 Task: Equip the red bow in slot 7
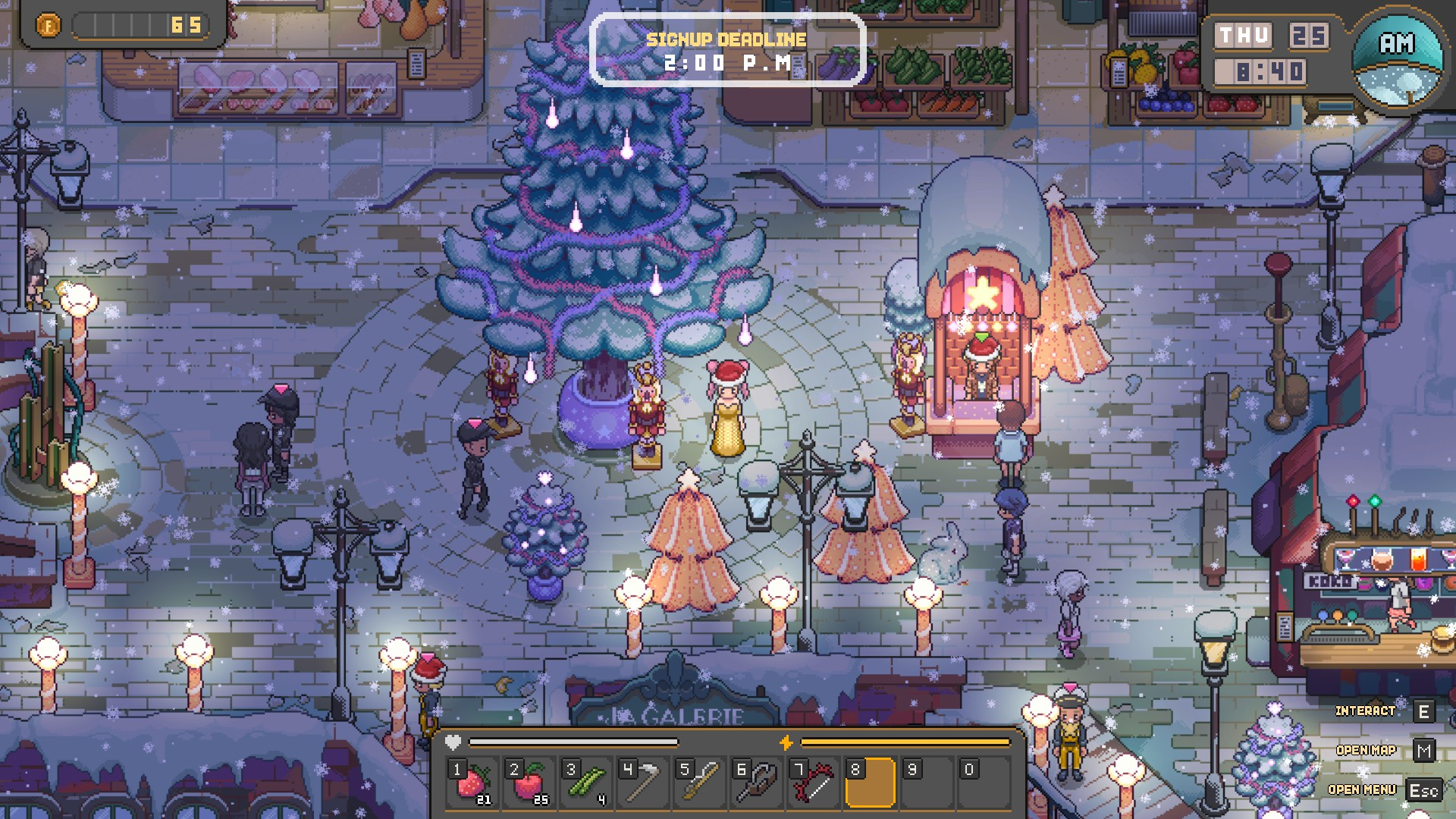814,783
